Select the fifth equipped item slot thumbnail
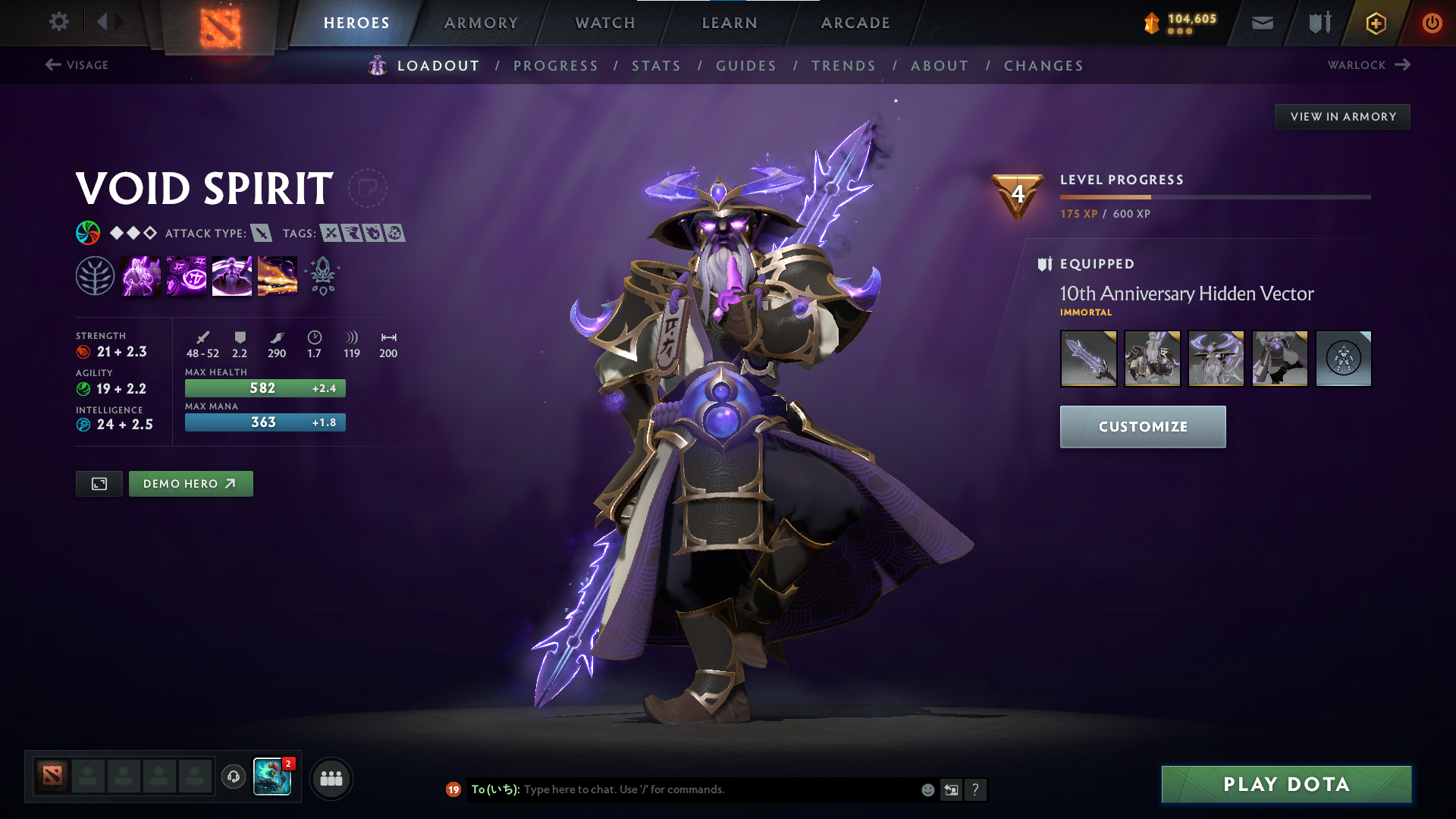 pos(1343,358)
